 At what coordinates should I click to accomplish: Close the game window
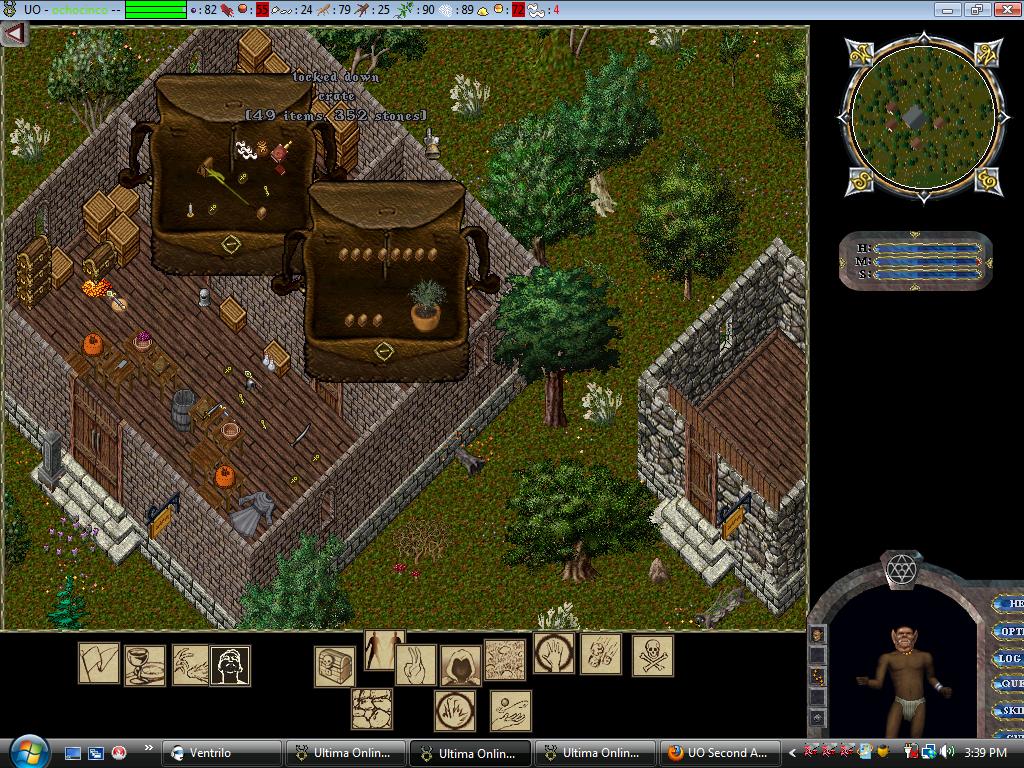[1007, 9]
